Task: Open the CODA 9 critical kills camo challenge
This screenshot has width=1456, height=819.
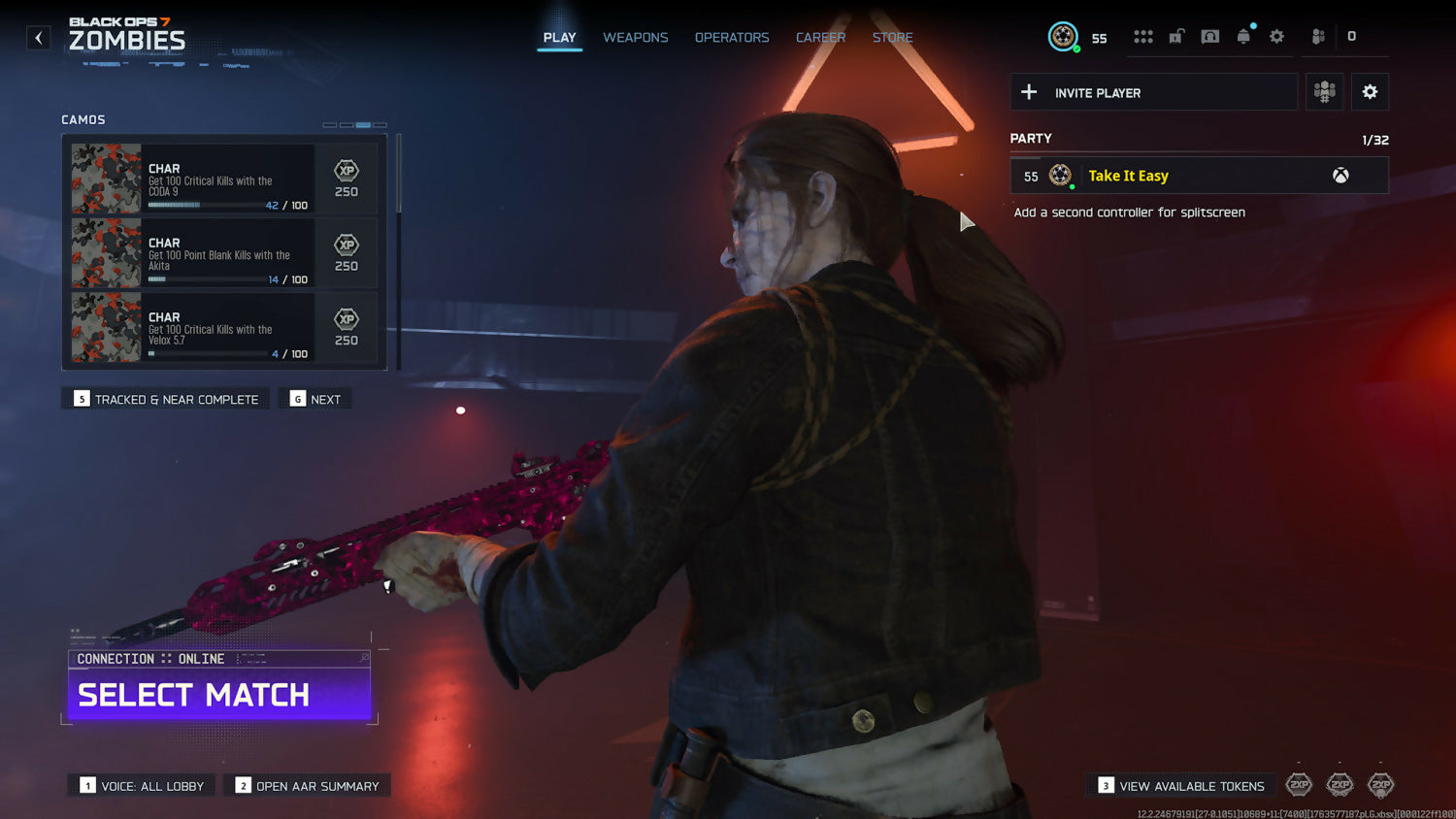Action: click(x=224, y=179)
